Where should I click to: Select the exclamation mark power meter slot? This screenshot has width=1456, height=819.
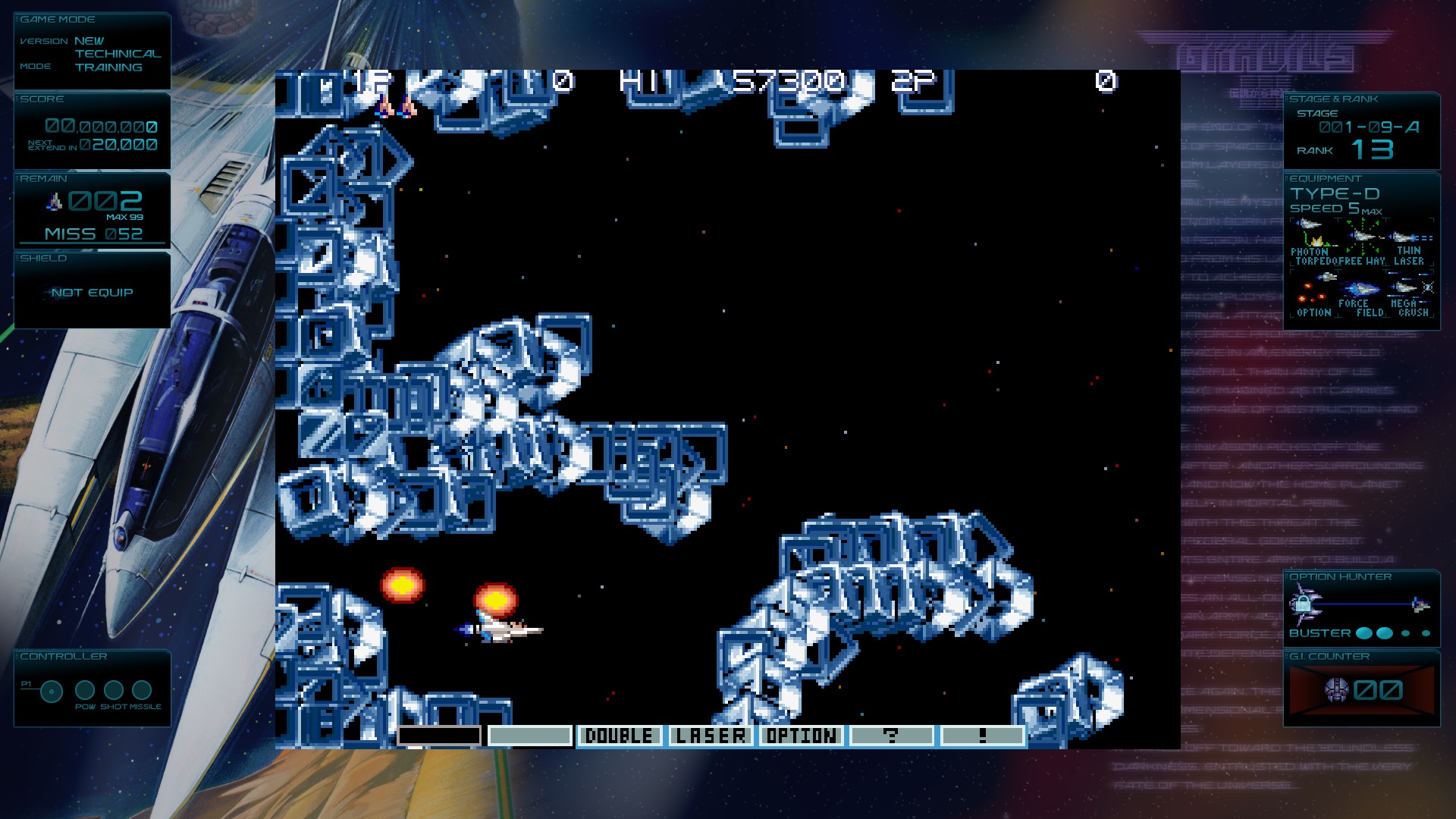pos(982,736)
